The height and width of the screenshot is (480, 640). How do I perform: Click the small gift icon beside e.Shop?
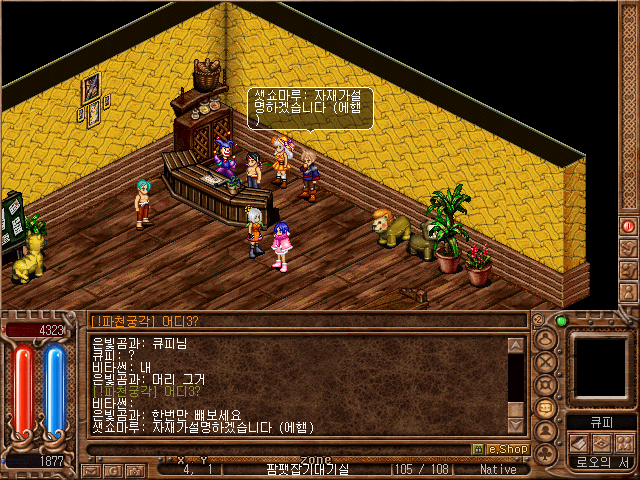tap(478, 450)
